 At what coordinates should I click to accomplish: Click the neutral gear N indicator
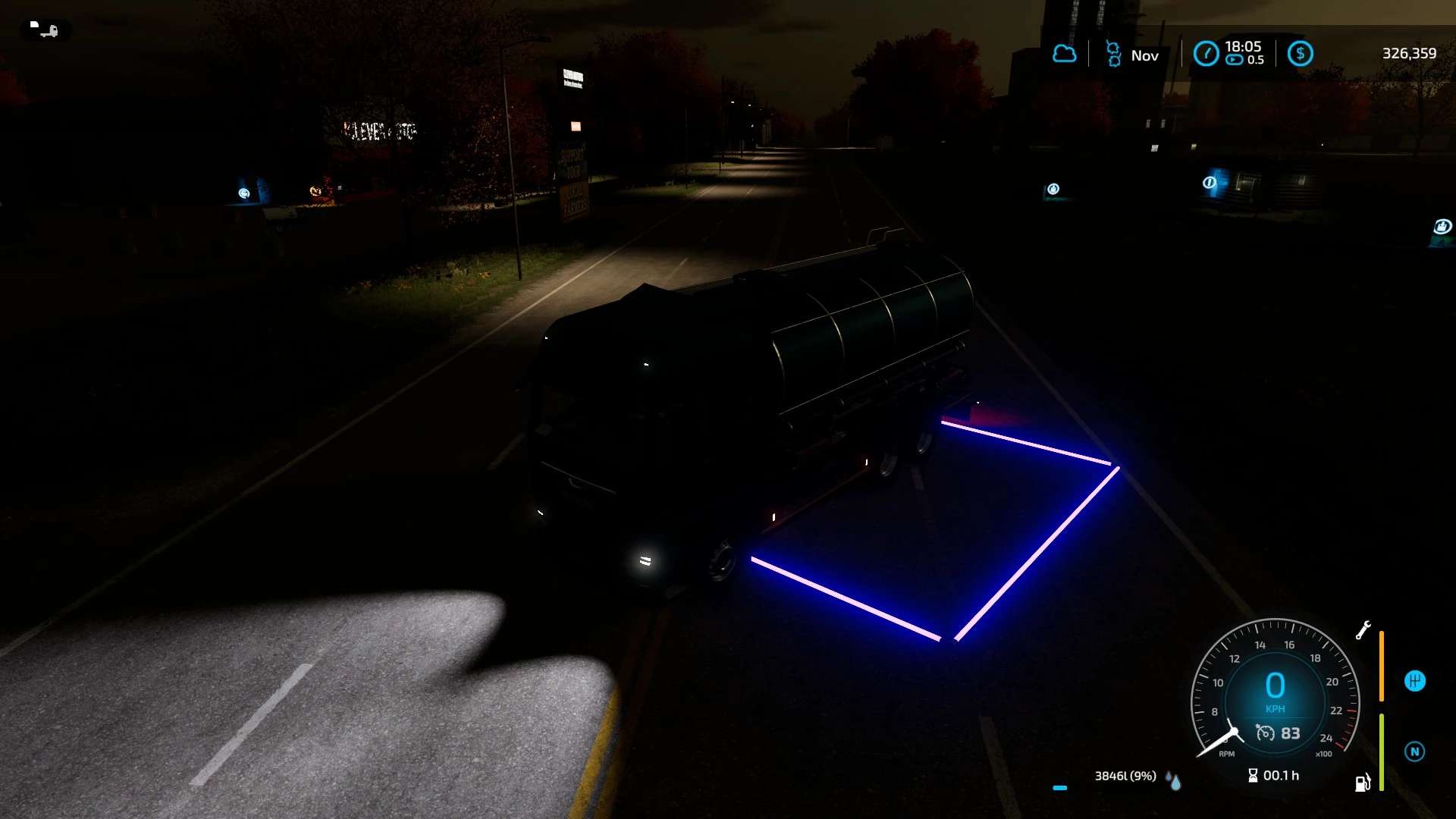coord(1414,752)
